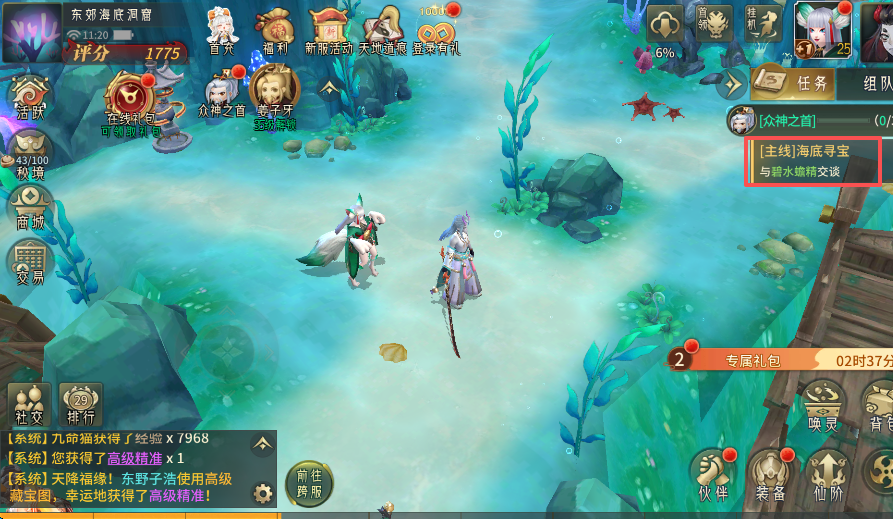
Task: Open the 众神之首 event icon
Action: click(x=221, y=94)
